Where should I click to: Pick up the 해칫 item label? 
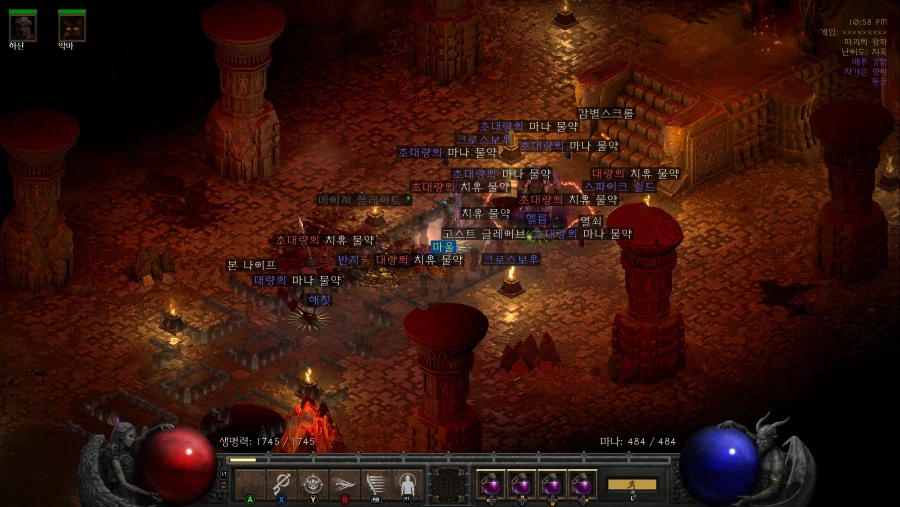click(319, 299)
